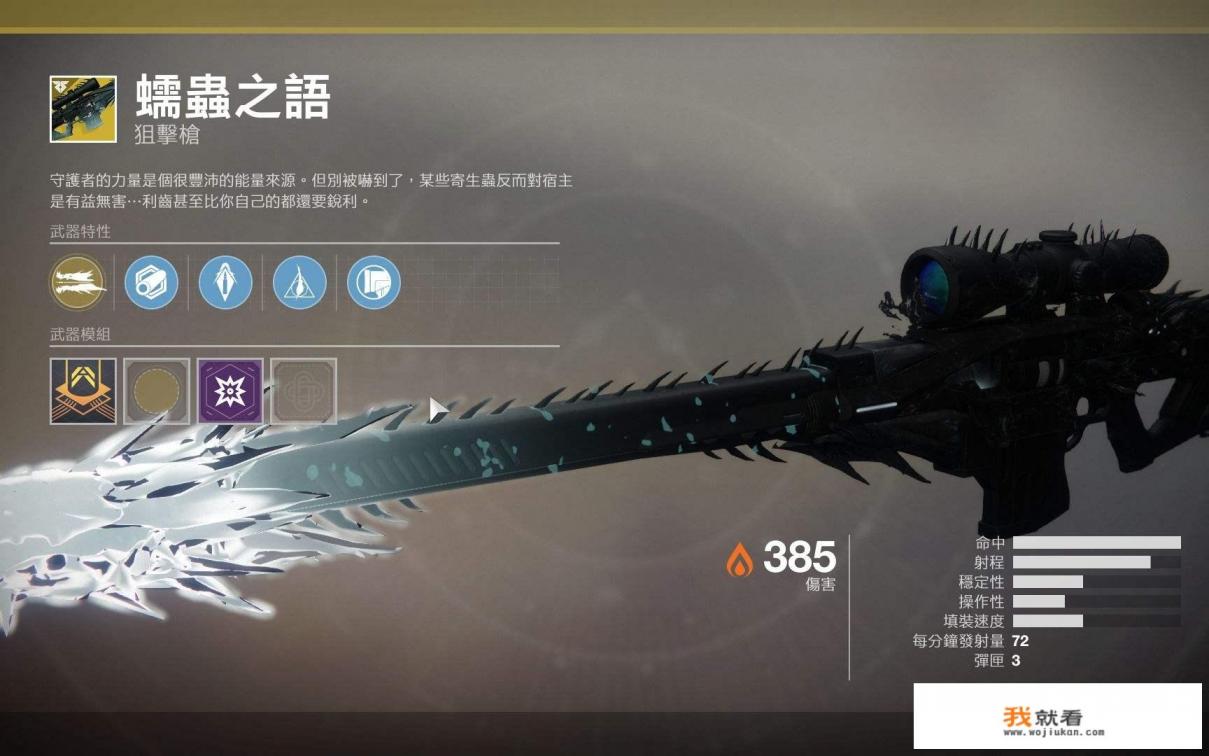Open the yellow circle ornament slot

pos(157,391)
